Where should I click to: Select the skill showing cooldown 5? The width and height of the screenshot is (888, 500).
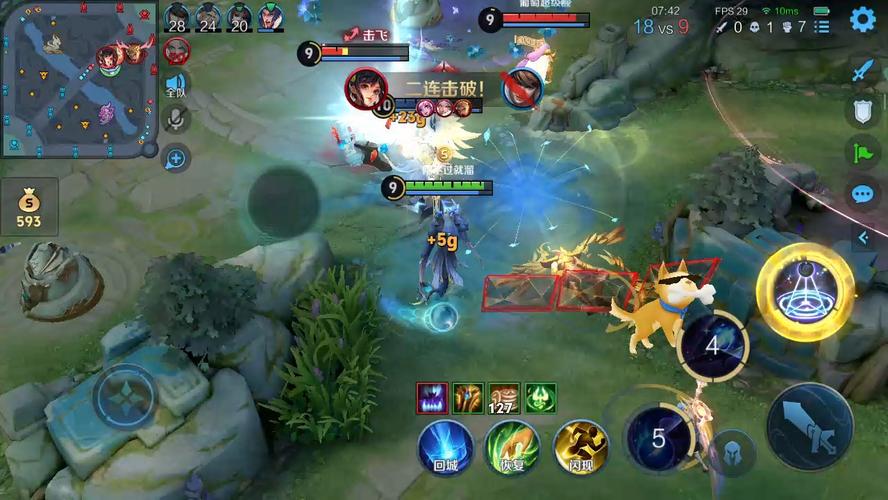[x=658, y=437]
